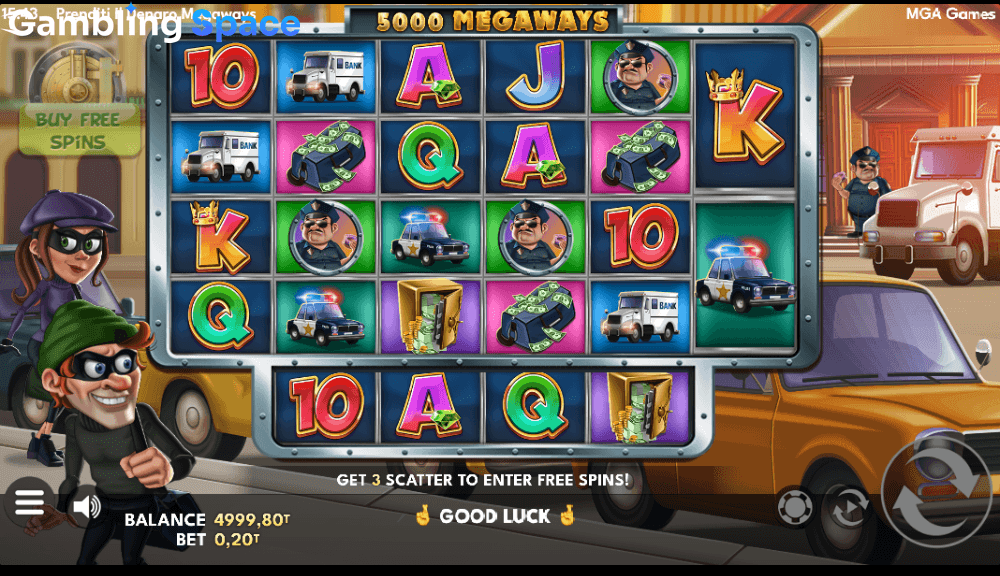Toggle sound with the speaker icon

[x=87, y=507]
